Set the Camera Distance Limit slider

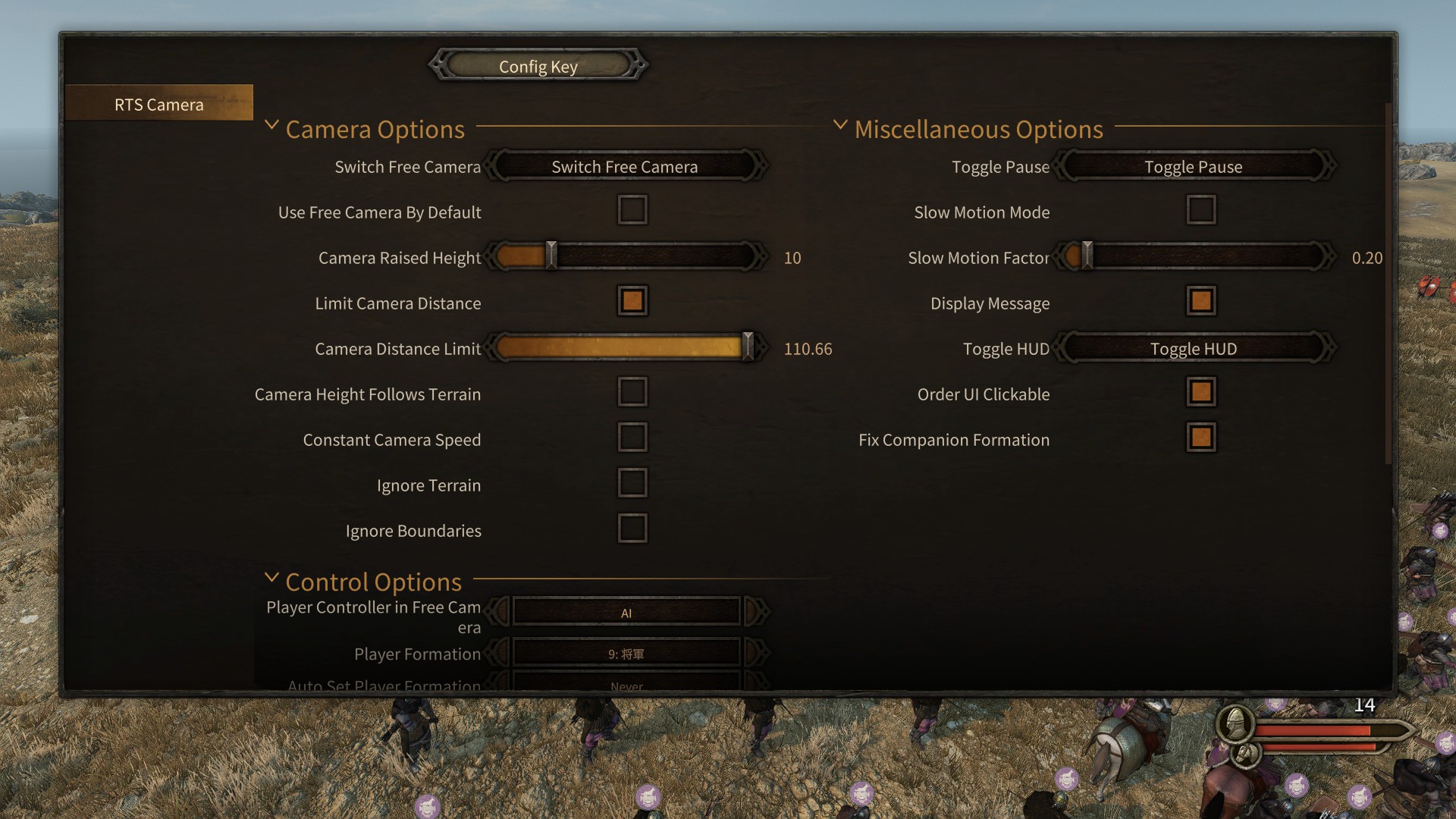[x=747, y=347]
